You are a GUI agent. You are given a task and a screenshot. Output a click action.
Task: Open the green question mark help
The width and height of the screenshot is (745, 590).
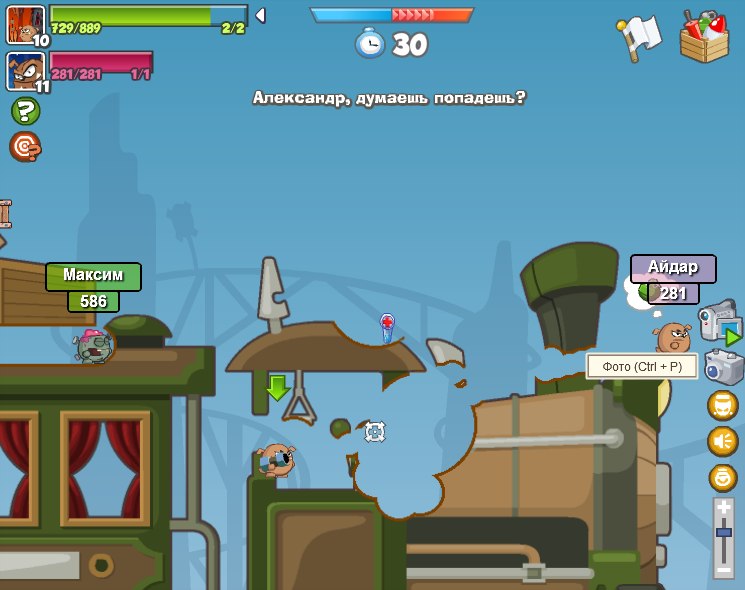[25, 111]
